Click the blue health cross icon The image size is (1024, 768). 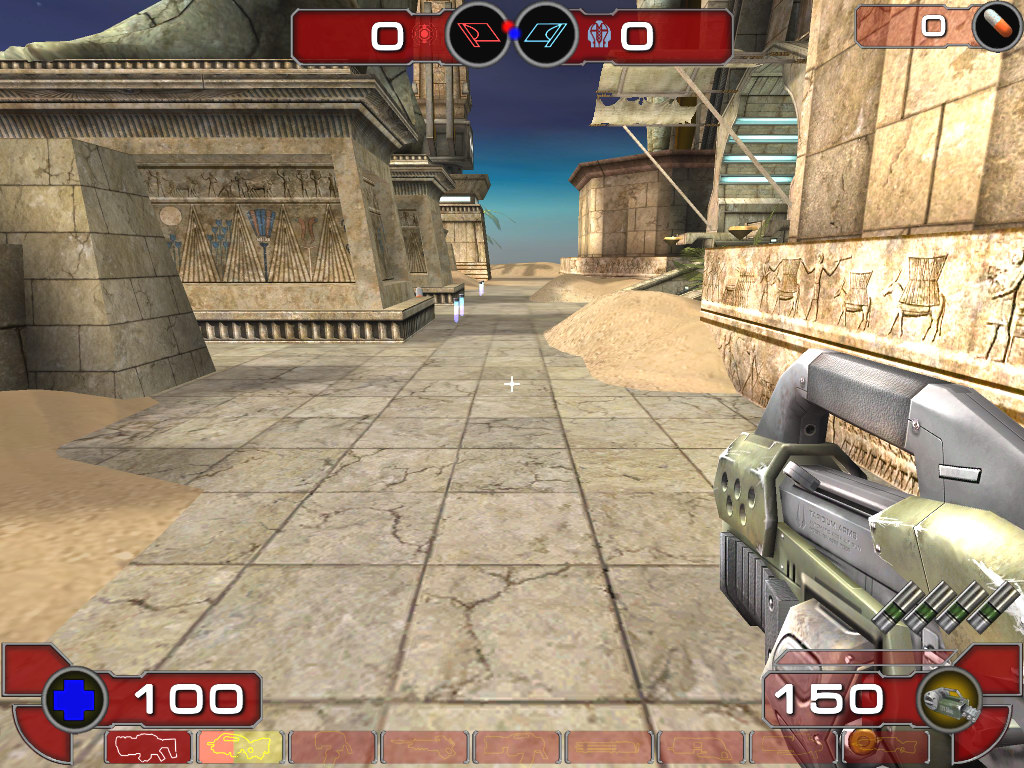[x=74, y=698]
